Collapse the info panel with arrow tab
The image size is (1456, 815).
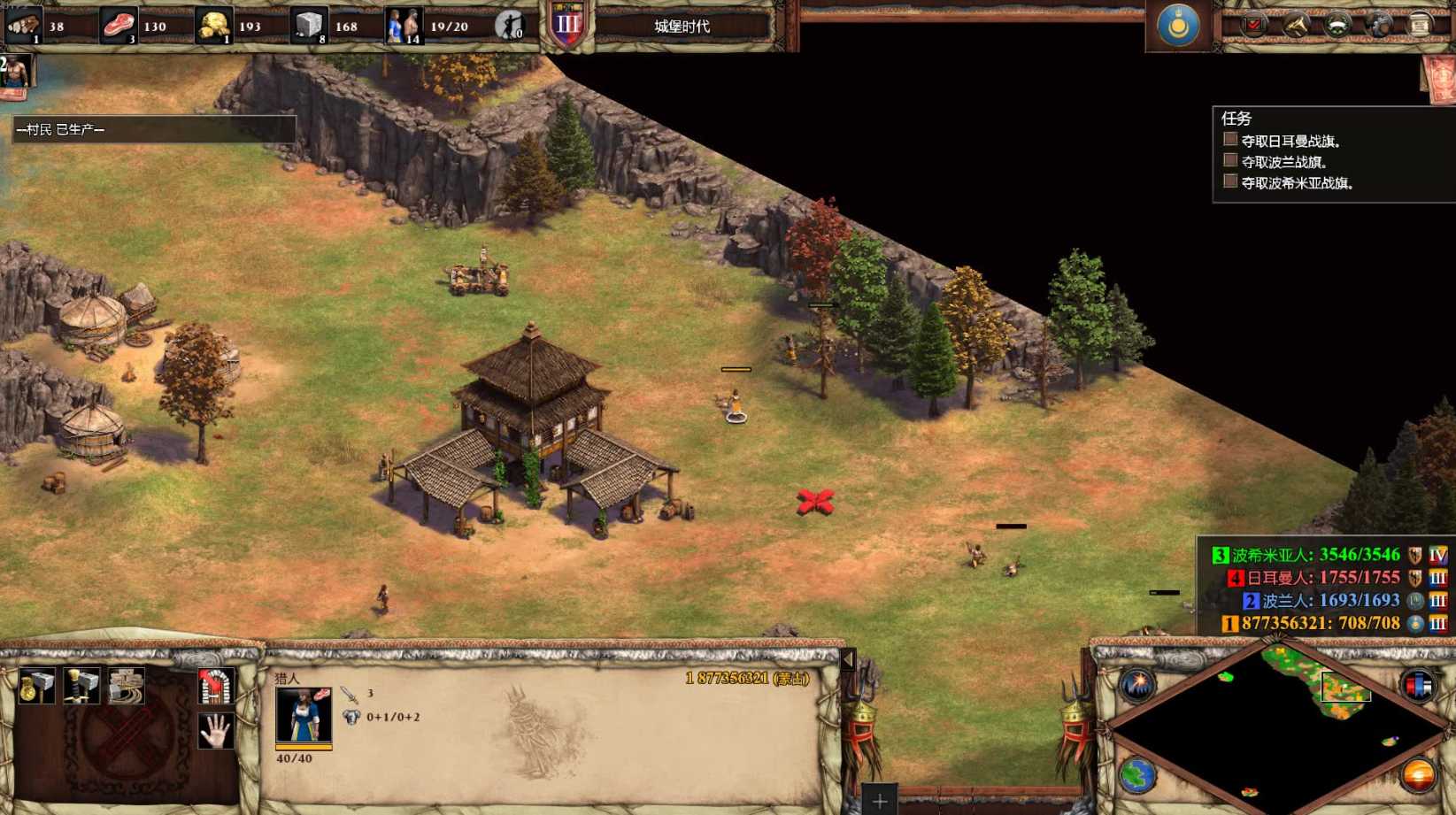coord(848,659)
